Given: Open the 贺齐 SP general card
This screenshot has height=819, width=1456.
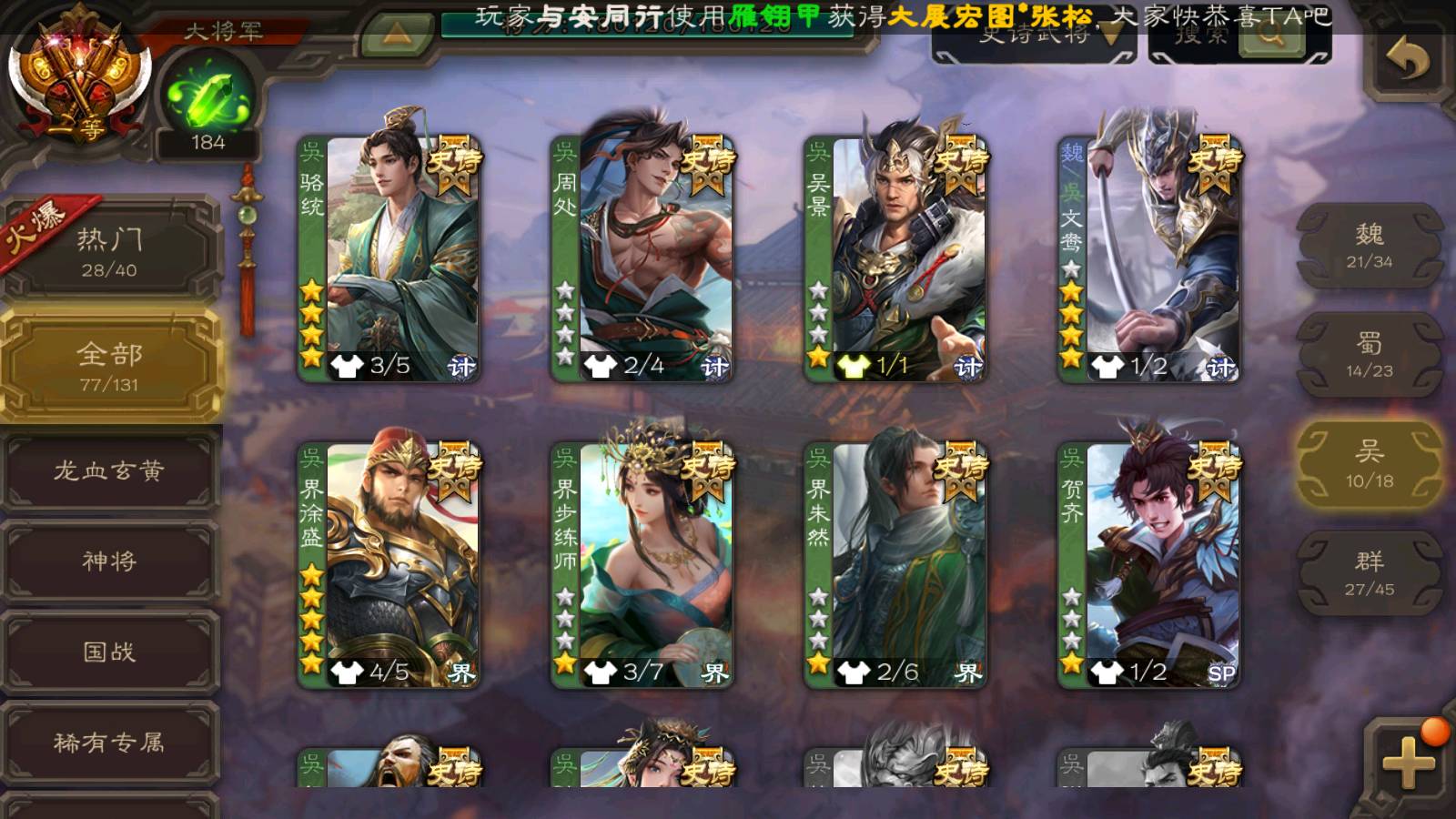Looking at the screenshot, I should point(1148,564).
